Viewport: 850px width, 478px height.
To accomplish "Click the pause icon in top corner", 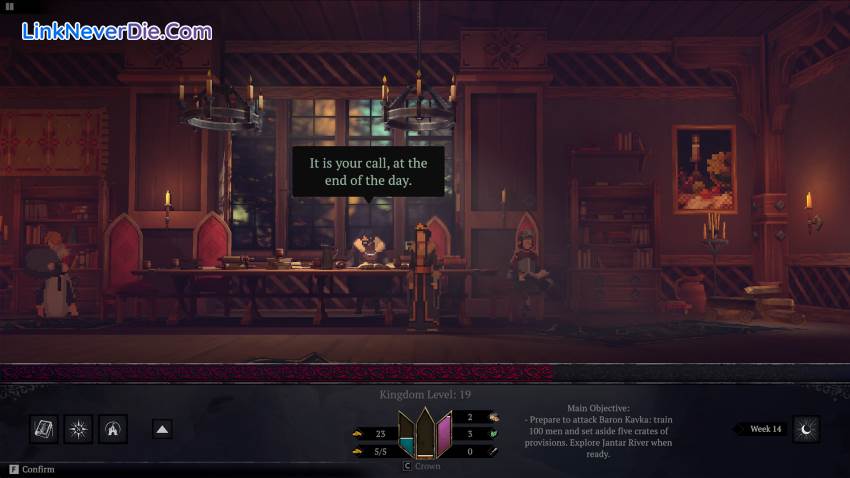I will click(10, 6).
